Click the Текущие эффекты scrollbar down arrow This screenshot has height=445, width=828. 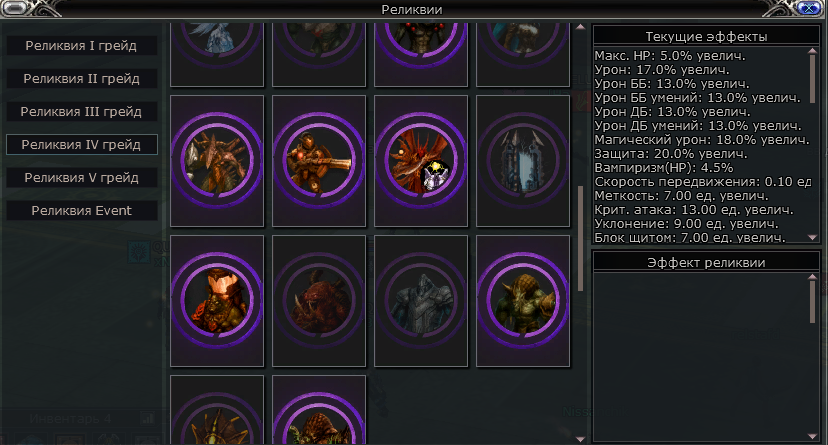(813, 237)
